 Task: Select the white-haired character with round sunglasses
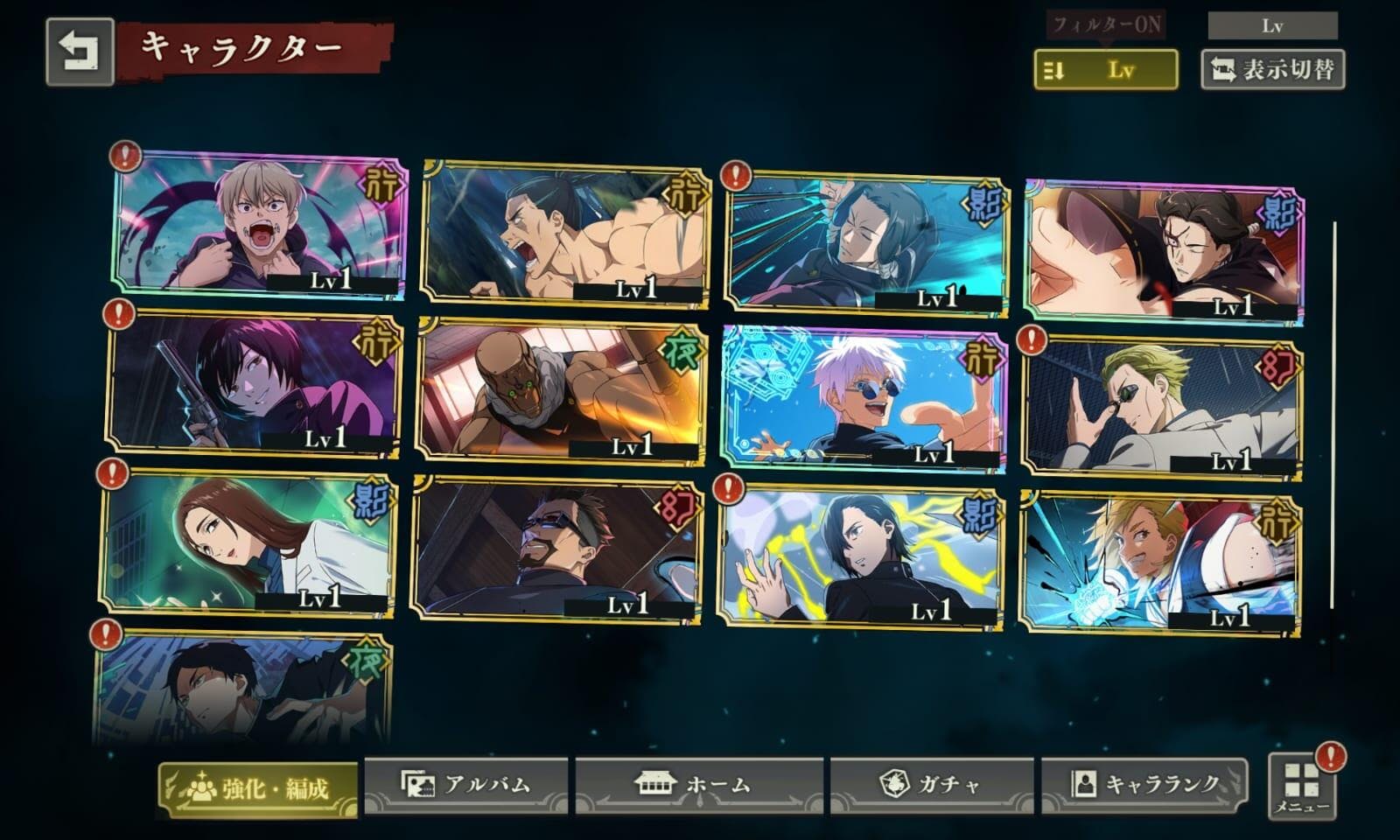coord(864,399)
